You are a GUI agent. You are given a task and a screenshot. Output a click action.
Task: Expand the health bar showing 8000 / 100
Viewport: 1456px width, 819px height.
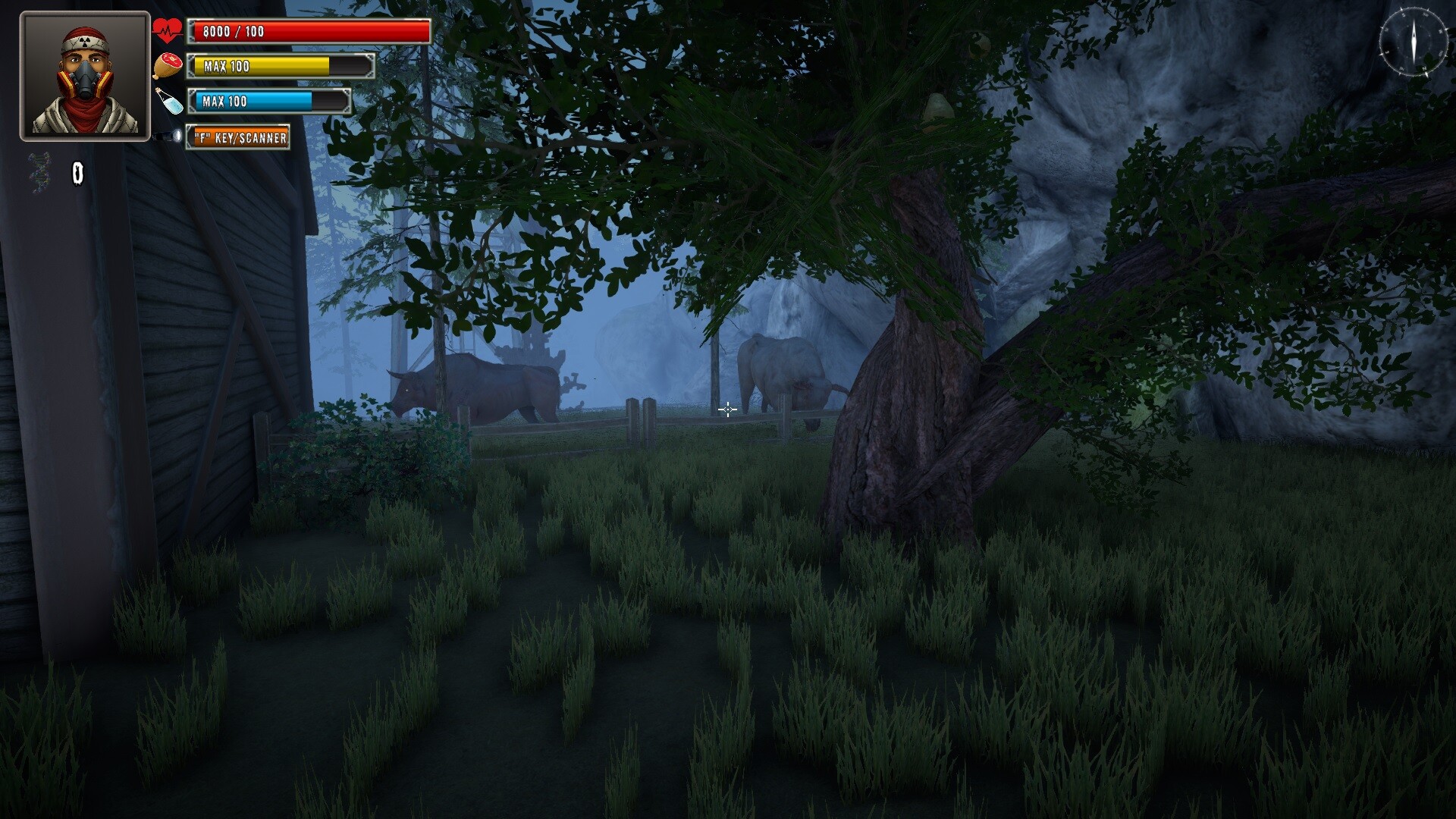point(311,31)
